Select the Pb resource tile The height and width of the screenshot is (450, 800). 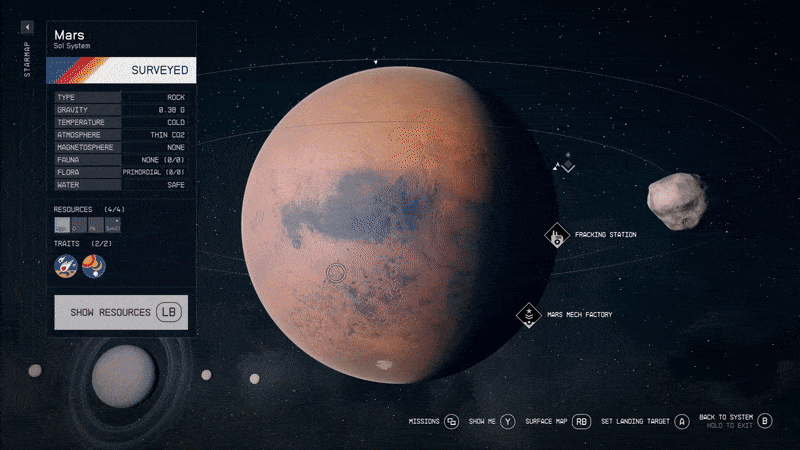pos(96,227)
